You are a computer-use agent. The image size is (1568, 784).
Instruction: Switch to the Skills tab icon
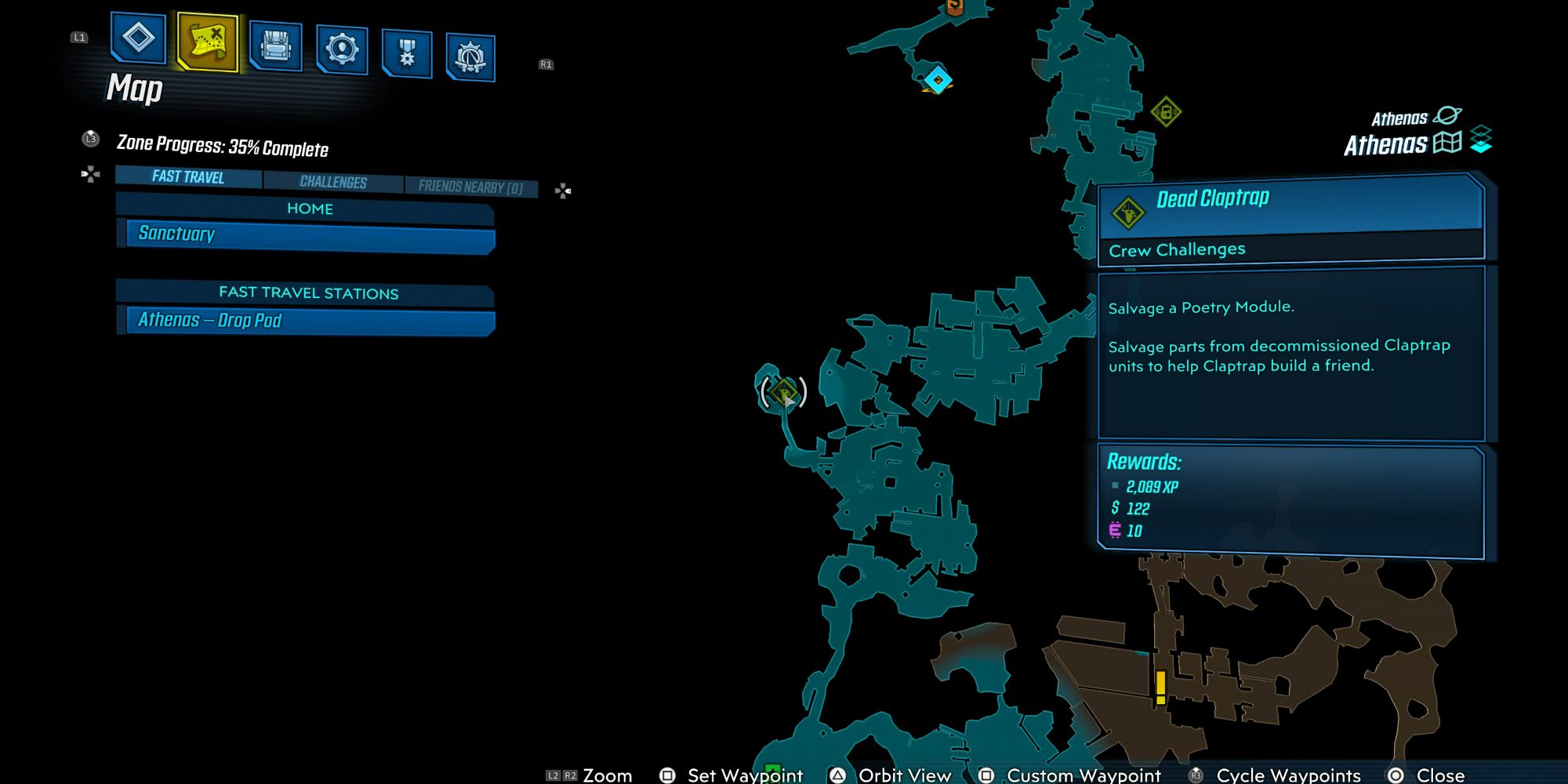pos(342,49)
